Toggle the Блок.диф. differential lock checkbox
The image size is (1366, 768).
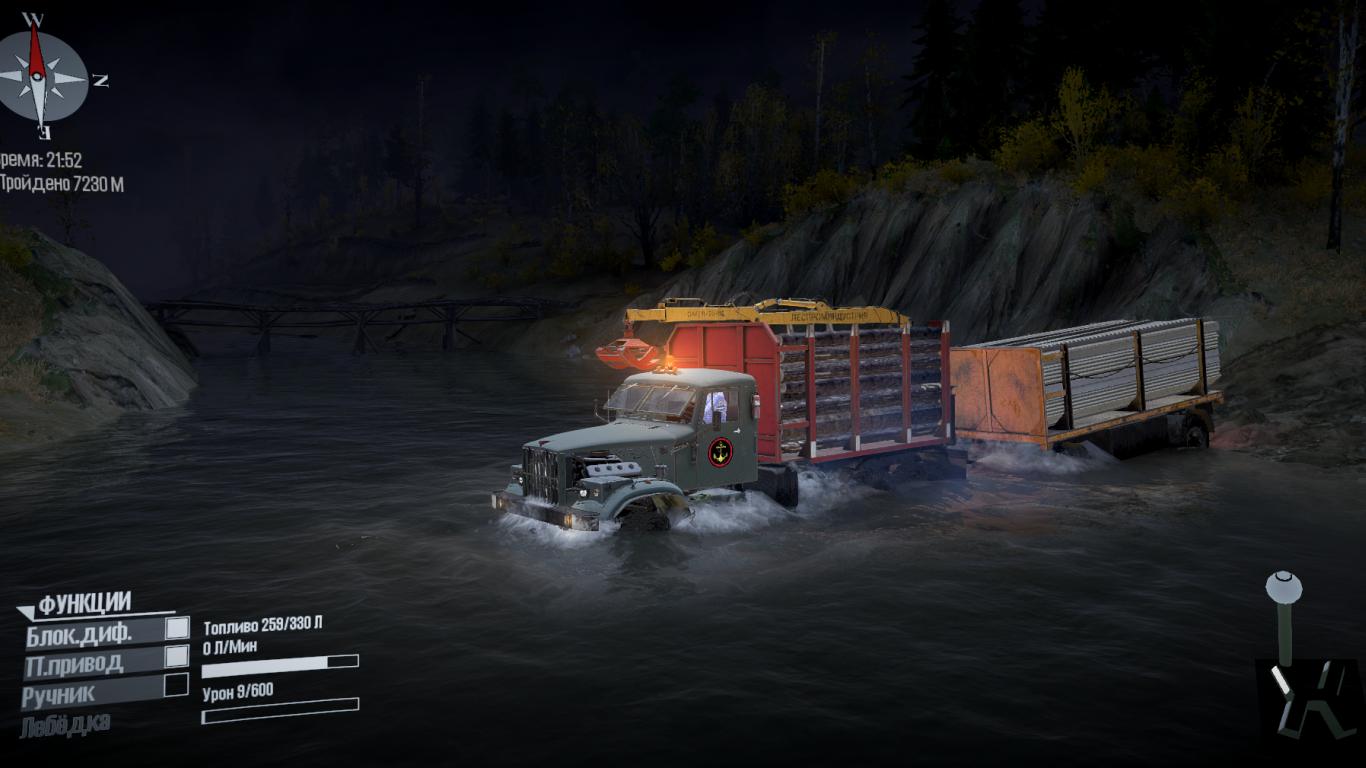[177, 627]
